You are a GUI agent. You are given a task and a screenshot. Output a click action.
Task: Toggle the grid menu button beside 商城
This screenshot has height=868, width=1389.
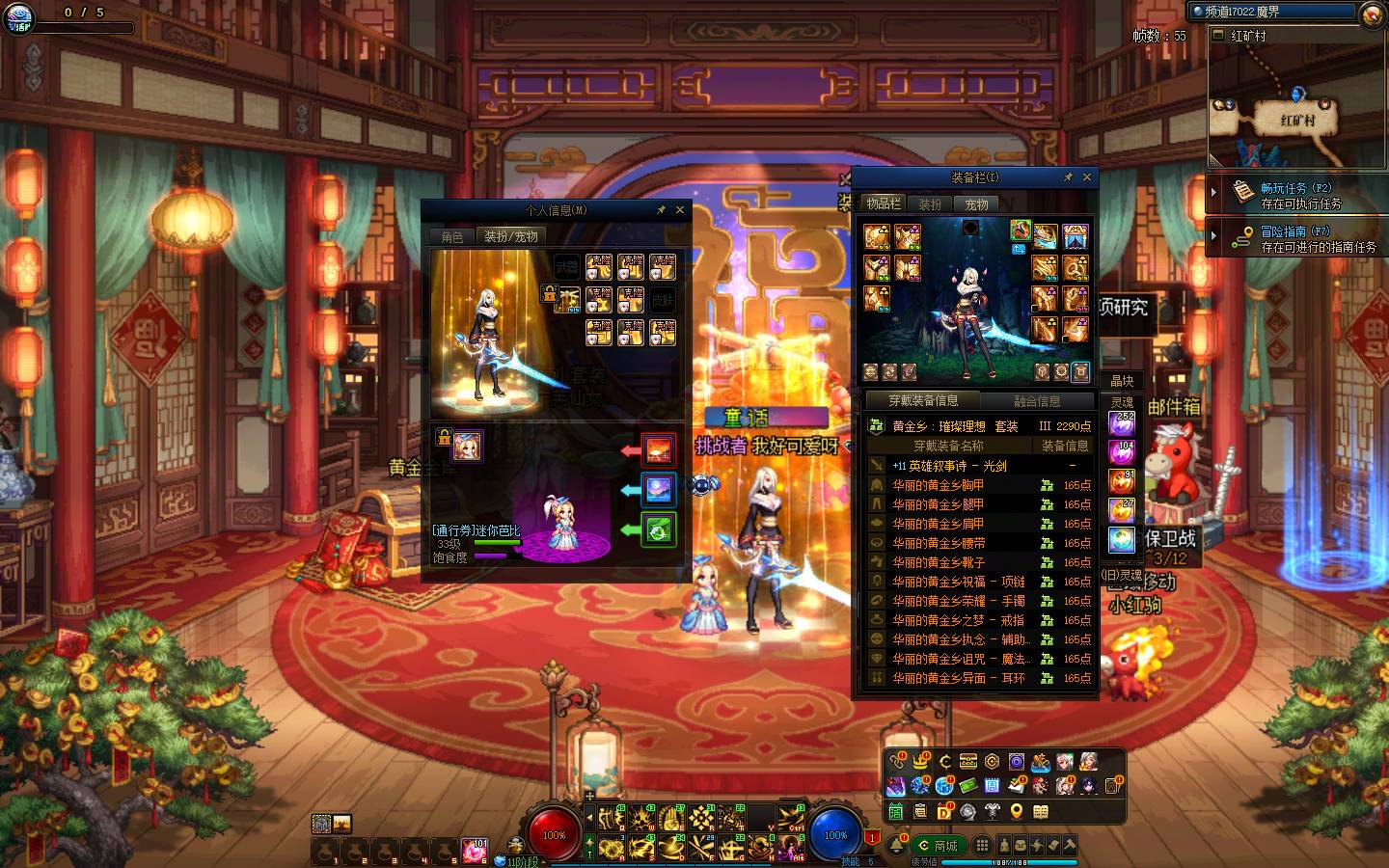982,846
